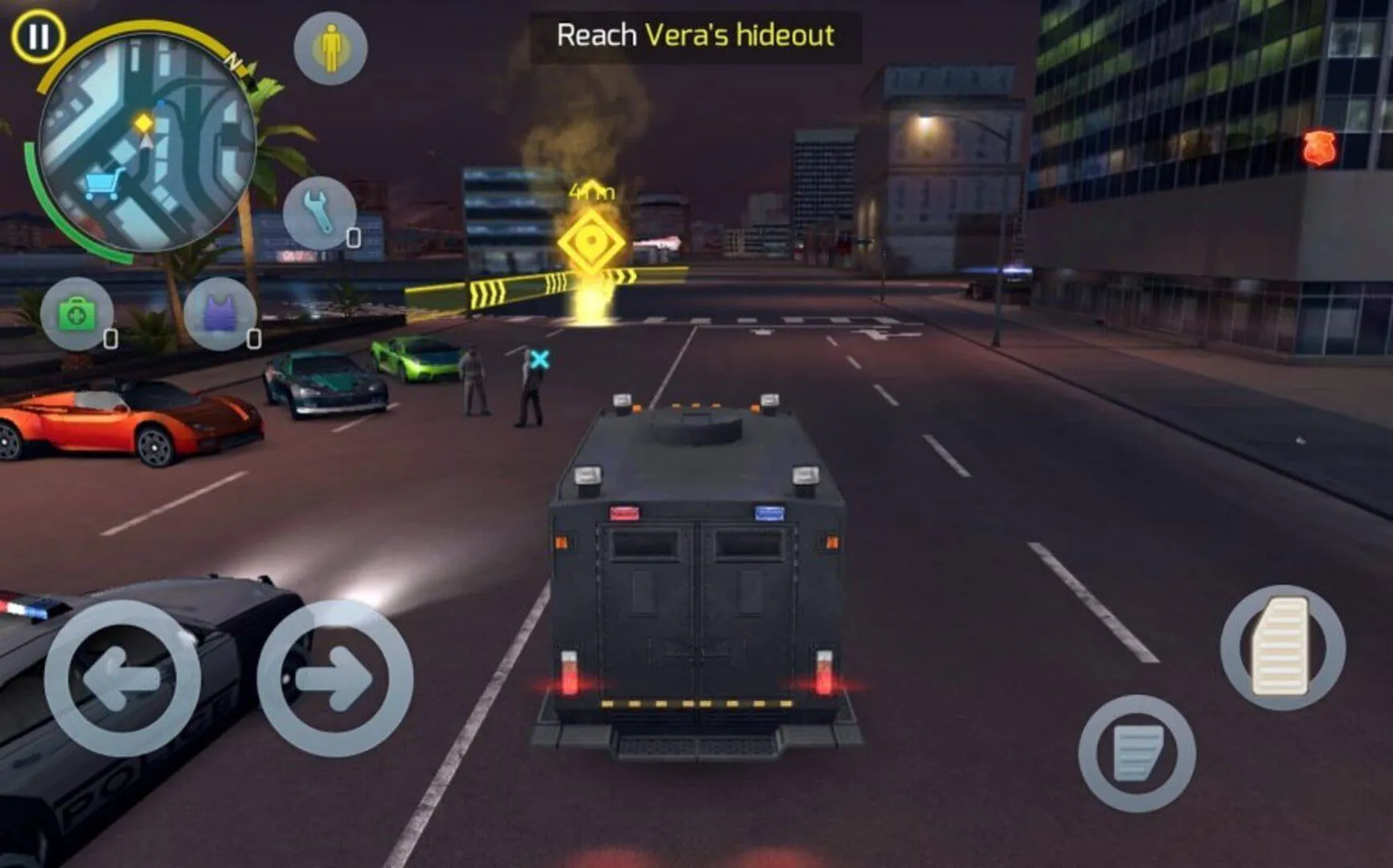Viewport: 1393px width, 868px height.
Task: Select the yellow waypoint marker ahead
Action: click(x=592, y=240)
